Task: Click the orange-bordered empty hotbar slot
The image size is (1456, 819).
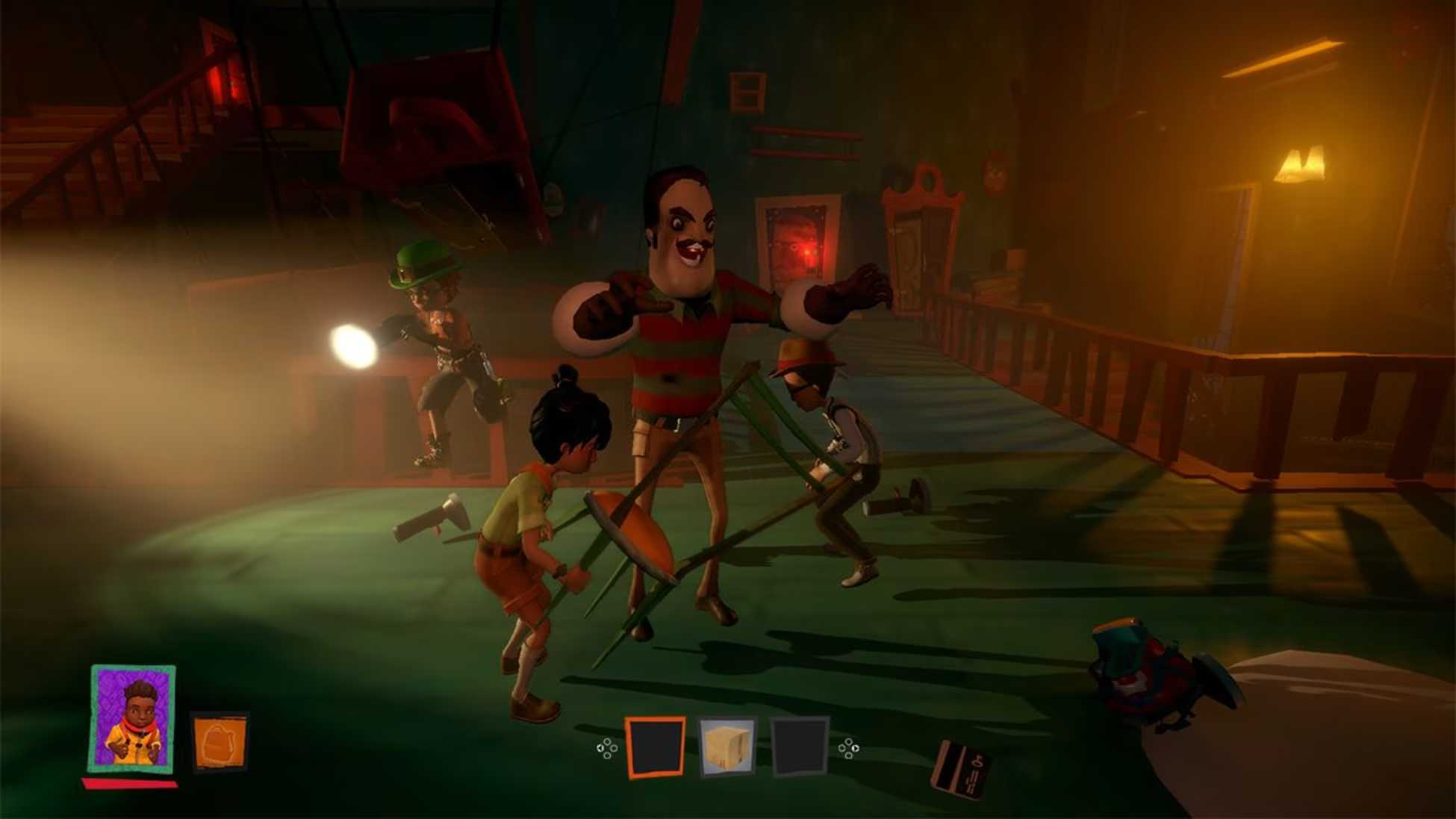Action: (655, 747)
